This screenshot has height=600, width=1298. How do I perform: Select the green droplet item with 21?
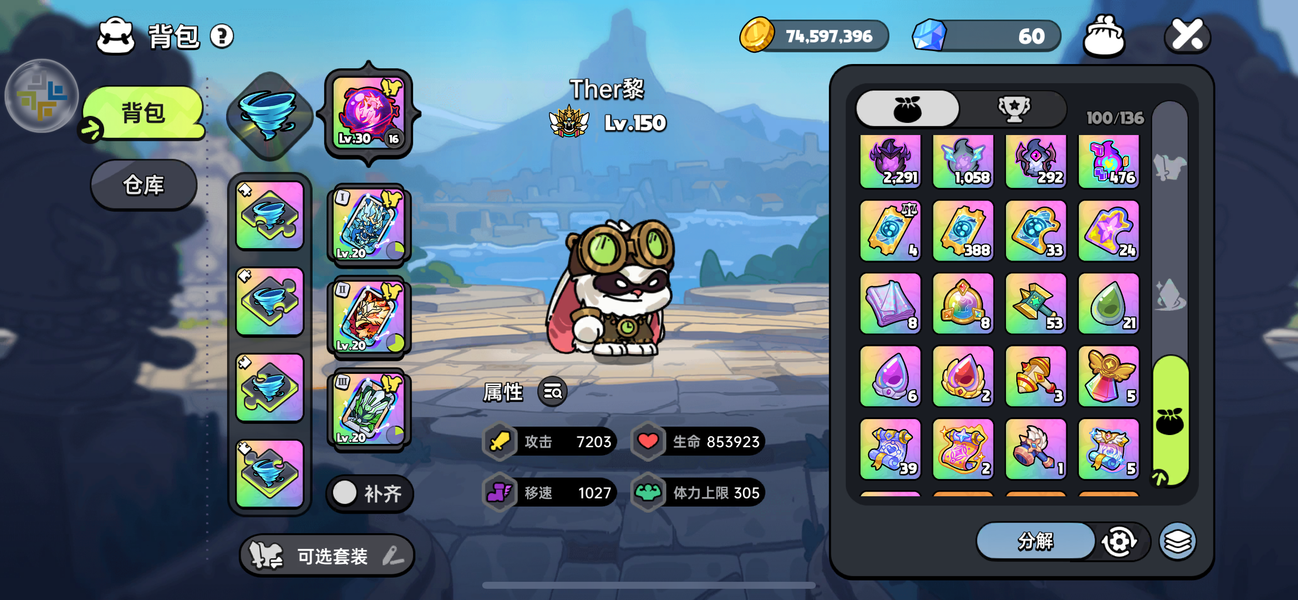pyautogui.click(x=1108, y=304)
